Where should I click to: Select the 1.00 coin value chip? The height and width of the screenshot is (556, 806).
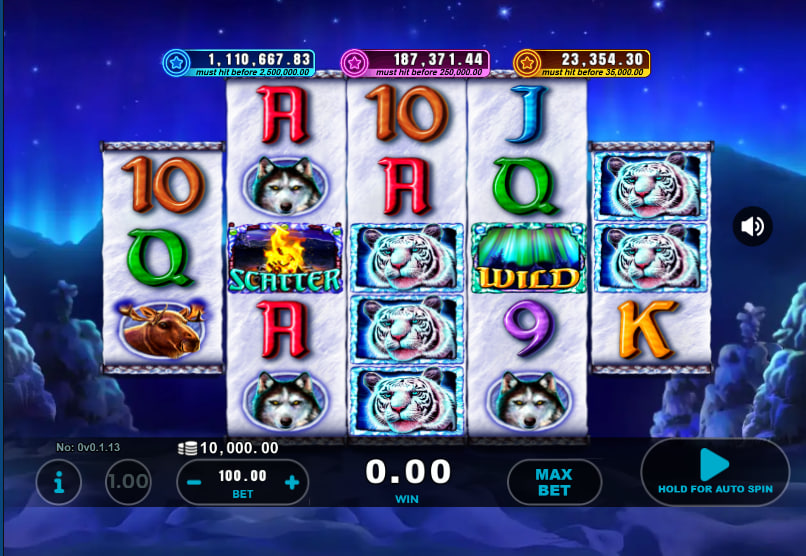pos(129,482)
